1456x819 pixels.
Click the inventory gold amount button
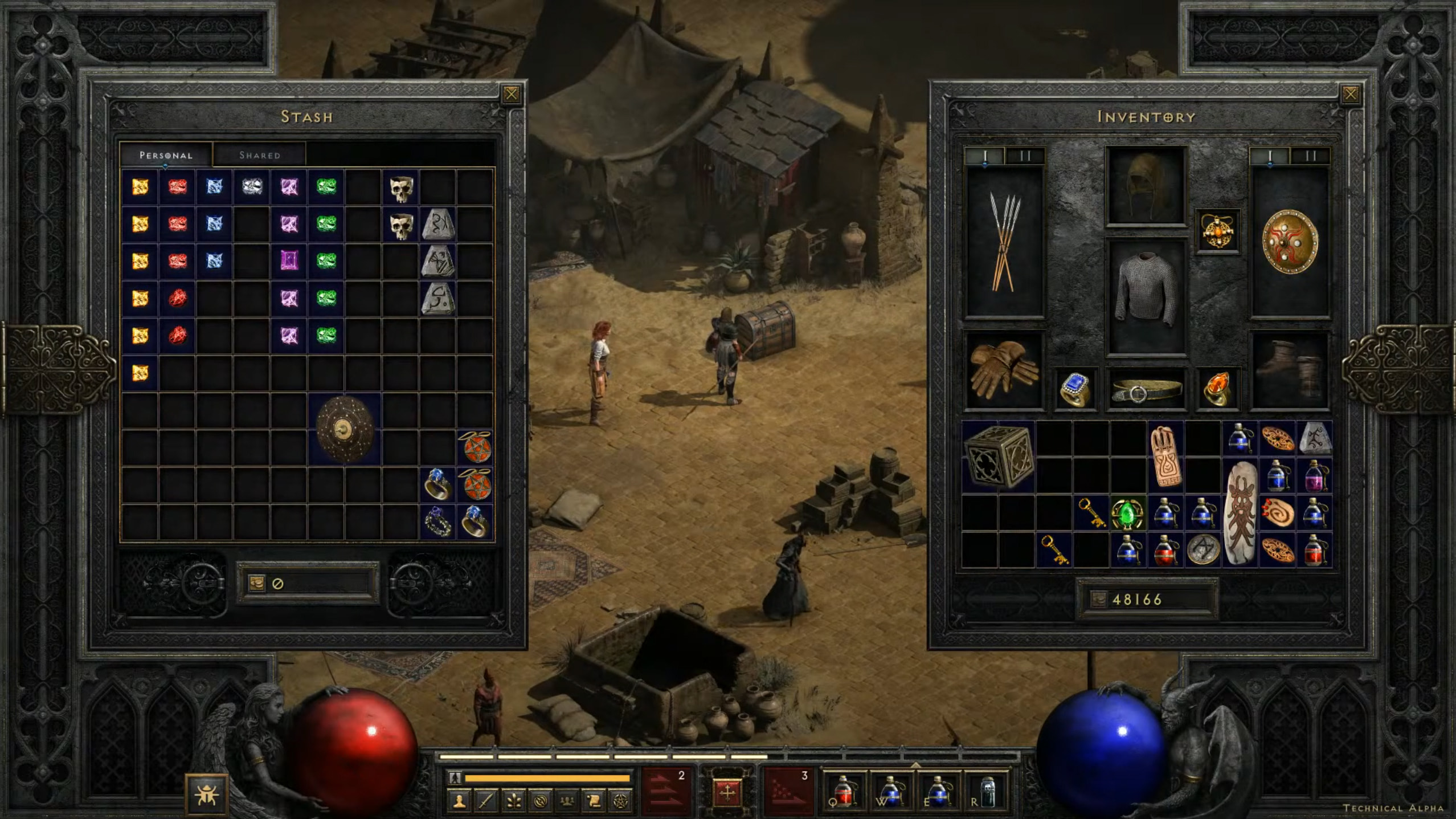tap(1098, 599)
